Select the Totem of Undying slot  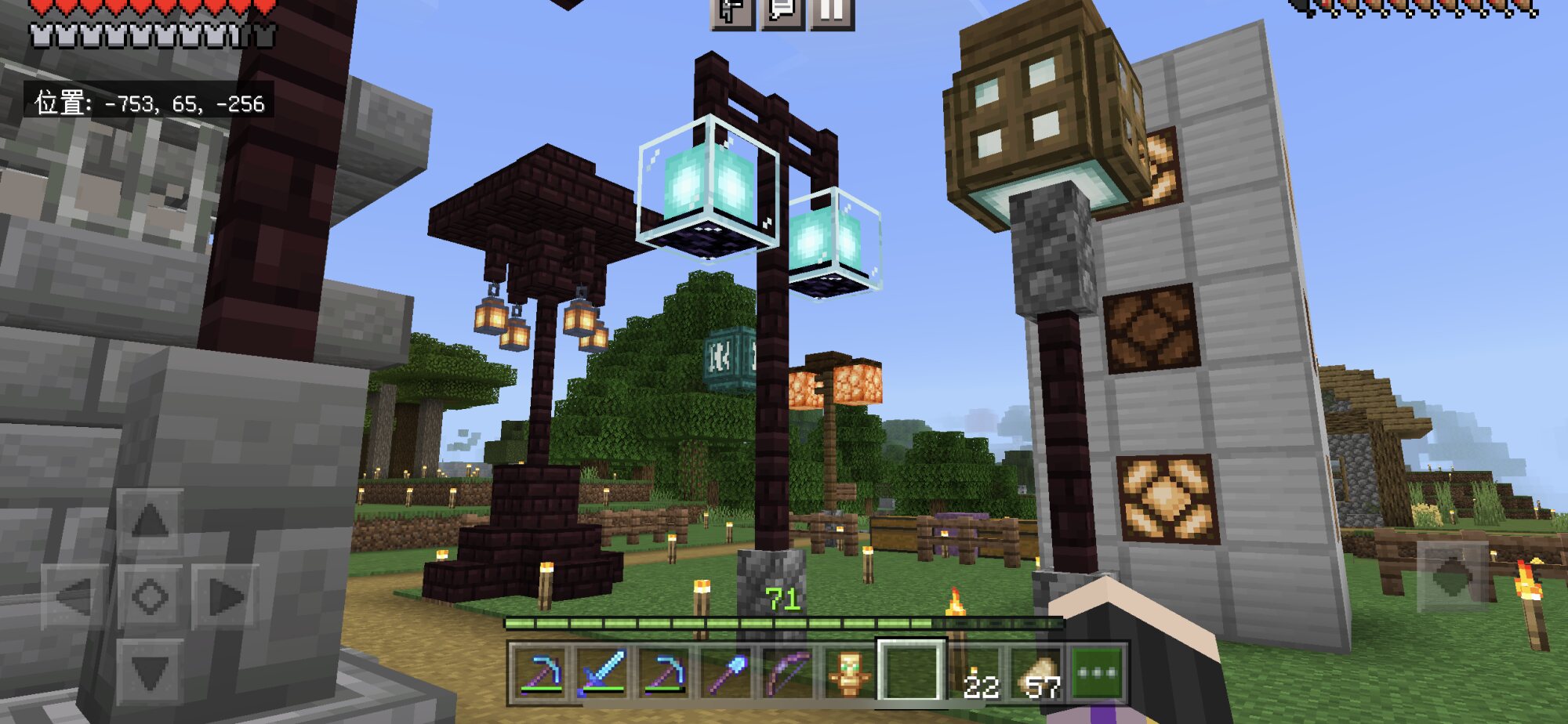[850, 672]
